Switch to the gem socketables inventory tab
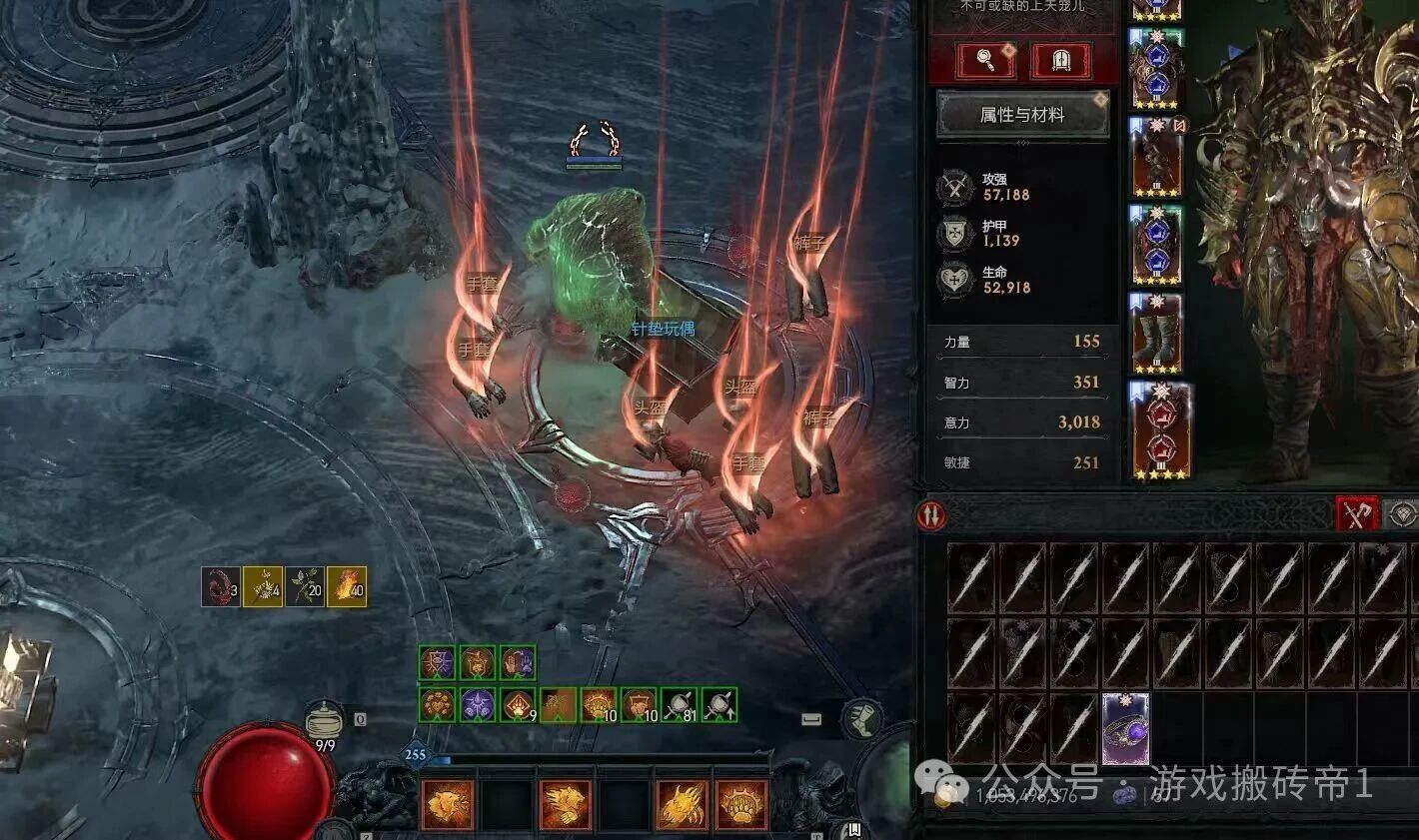The height and width of the screenshot is (840, 1419). 1403,514
